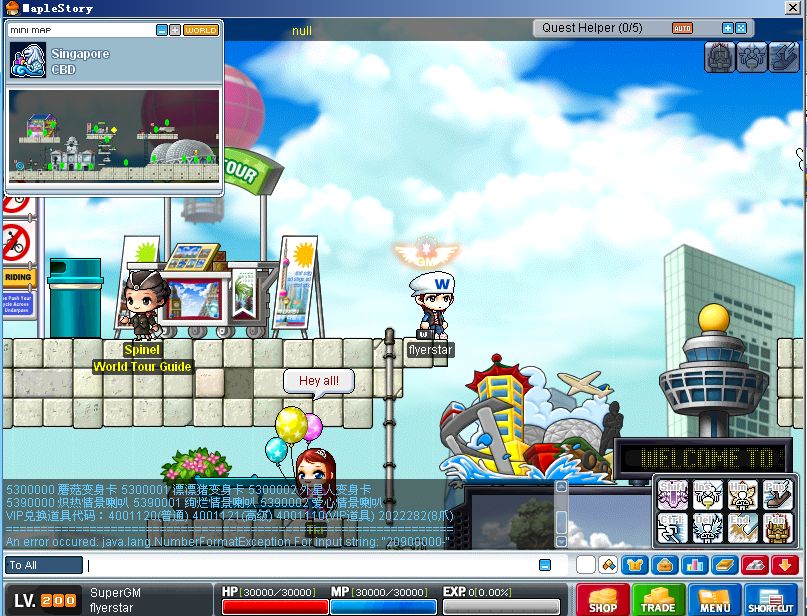Change the 'To All' chat target
This screenshot has width=807, height=616.
44,565
